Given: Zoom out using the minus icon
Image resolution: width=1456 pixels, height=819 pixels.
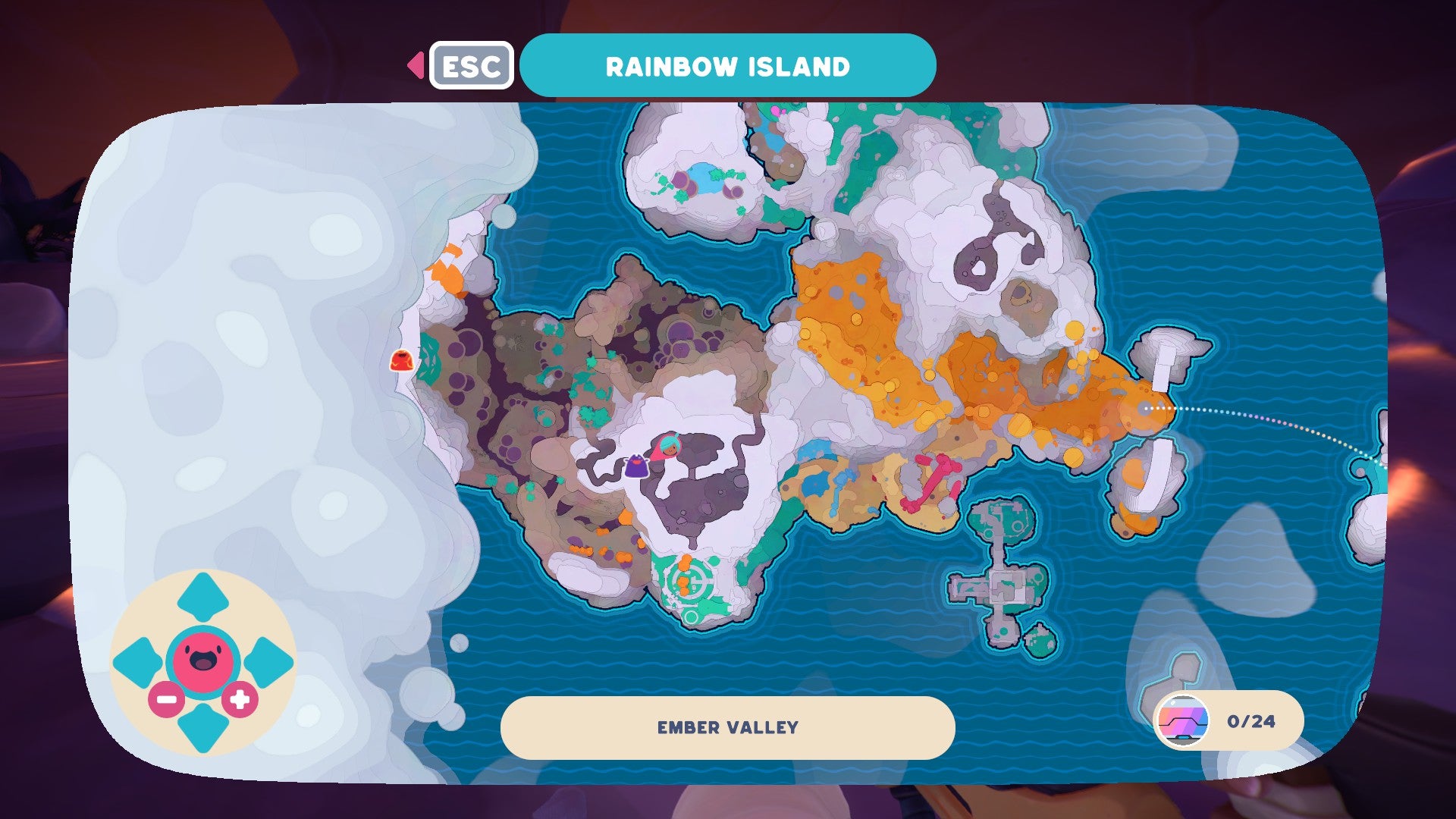Looking at the screenshot, I should coord(165,699).
